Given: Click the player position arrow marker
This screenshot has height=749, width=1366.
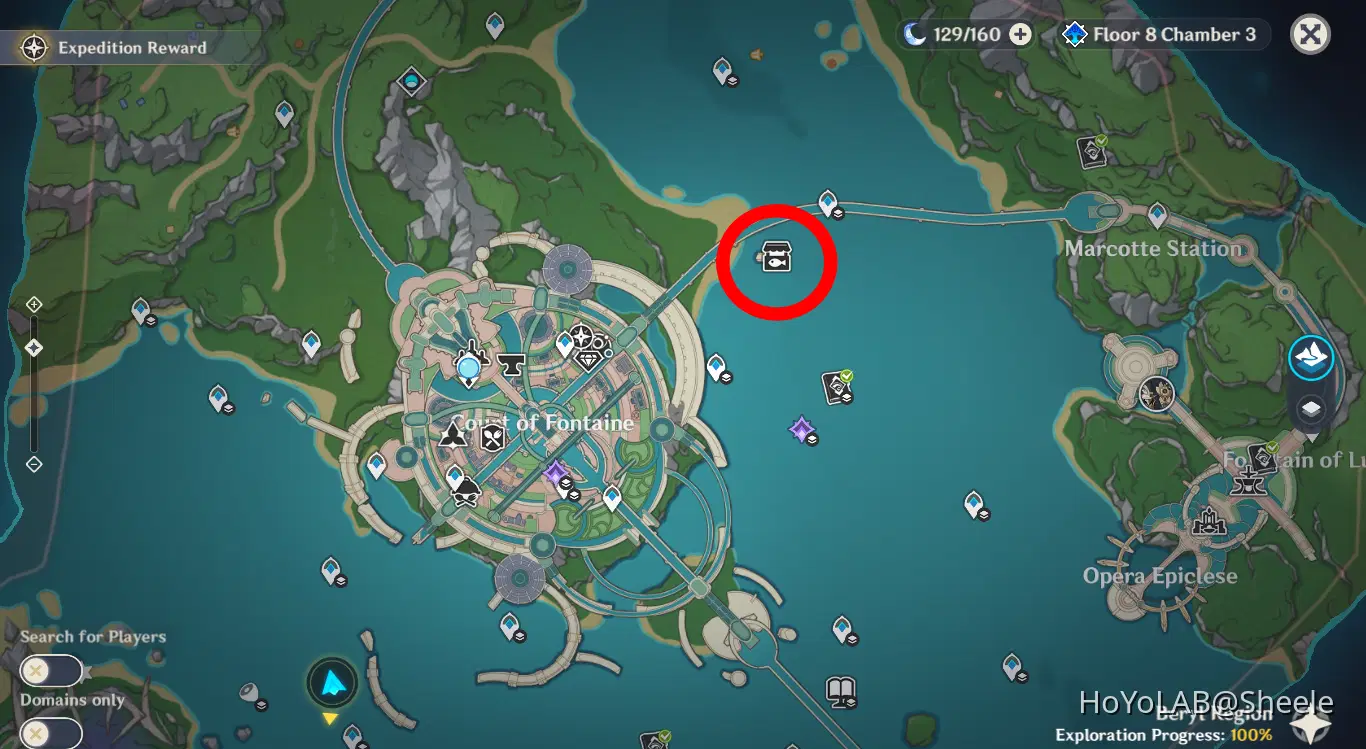Looking at the screenshot, I should (x=331, y=682).
